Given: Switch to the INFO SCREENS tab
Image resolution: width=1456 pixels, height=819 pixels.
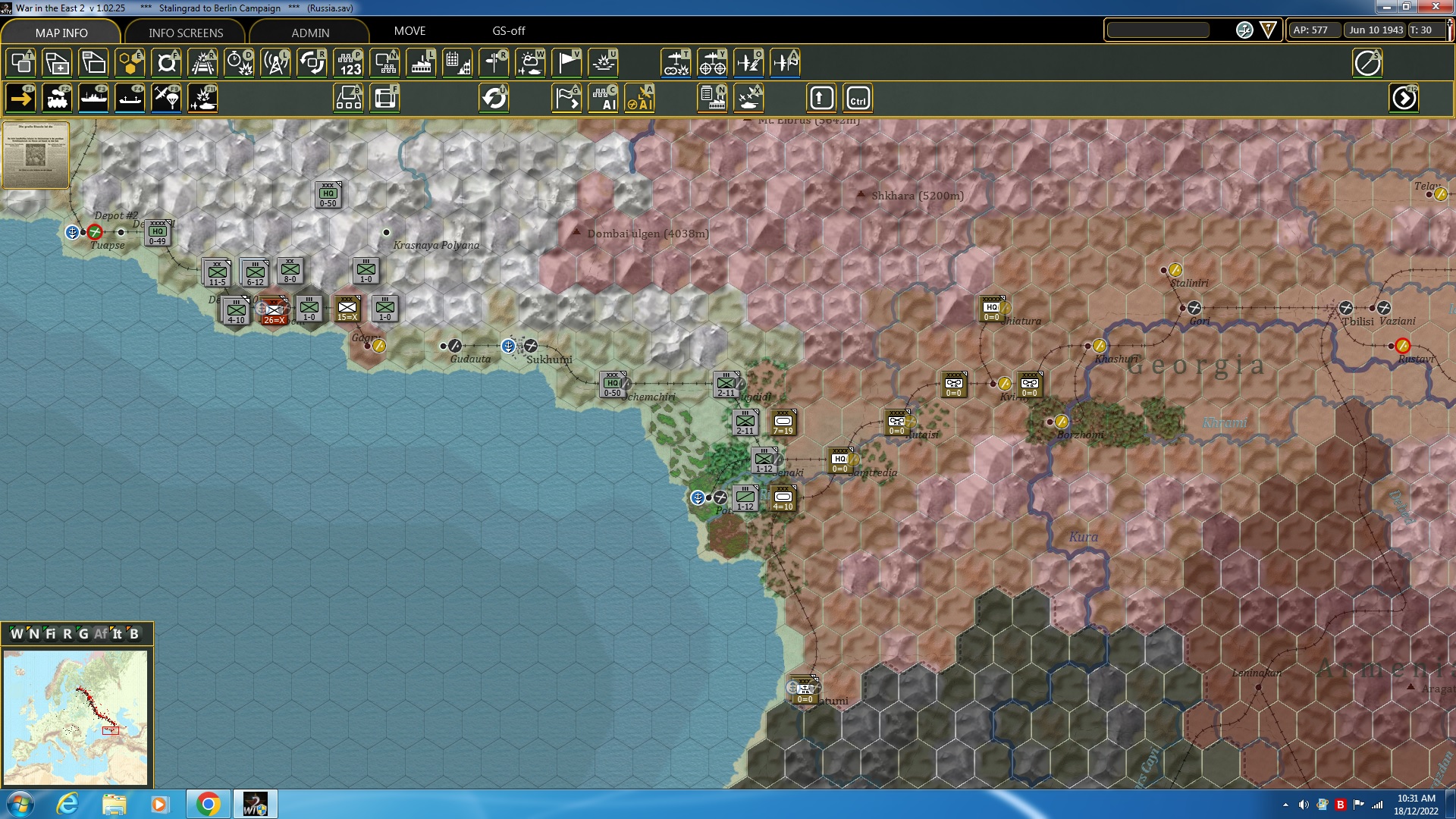Looking at the screenshot, I should [x=185, y=33].
